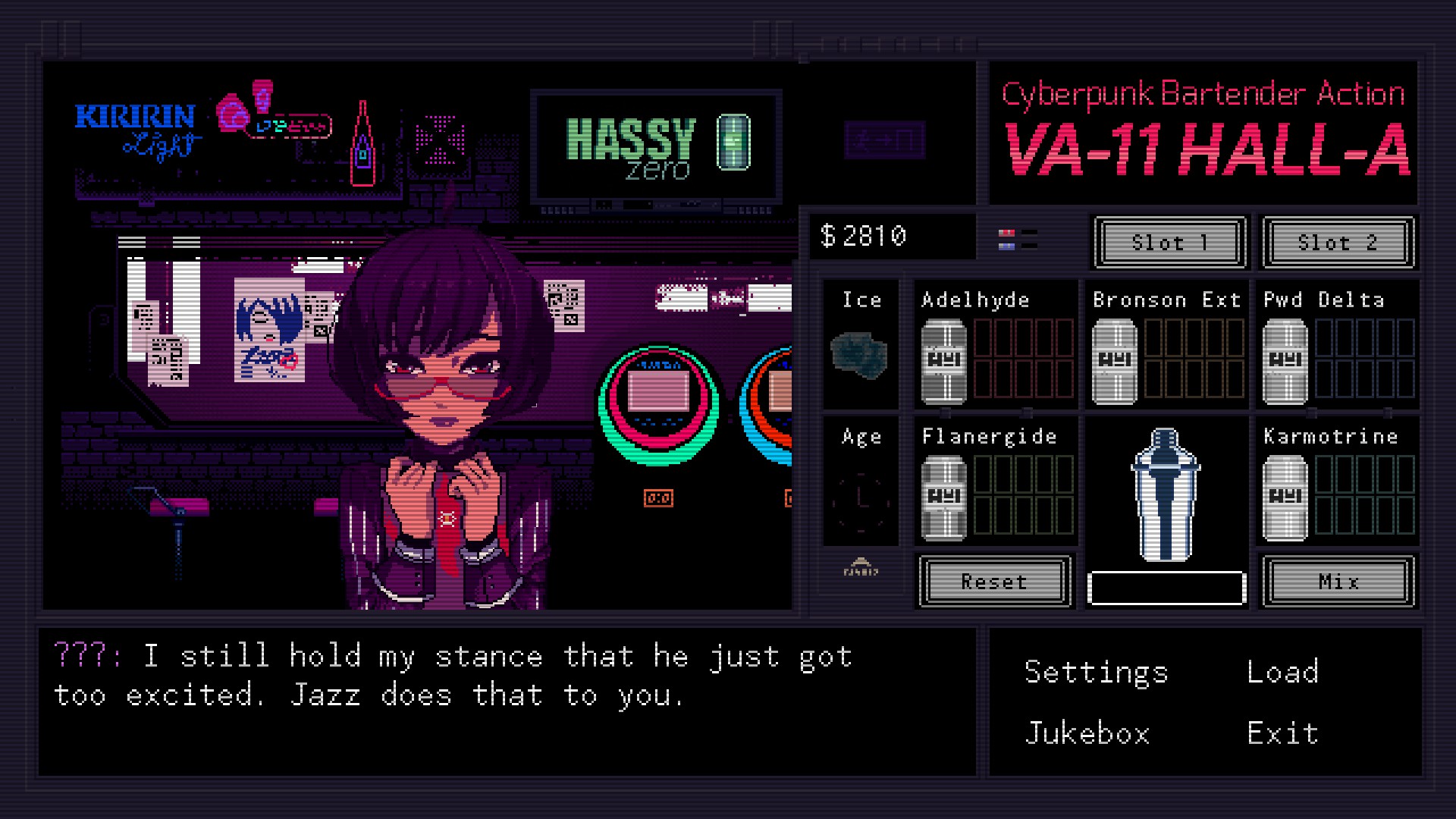Pick the Adelhyde ingredient can

click(x=943, y=361)
